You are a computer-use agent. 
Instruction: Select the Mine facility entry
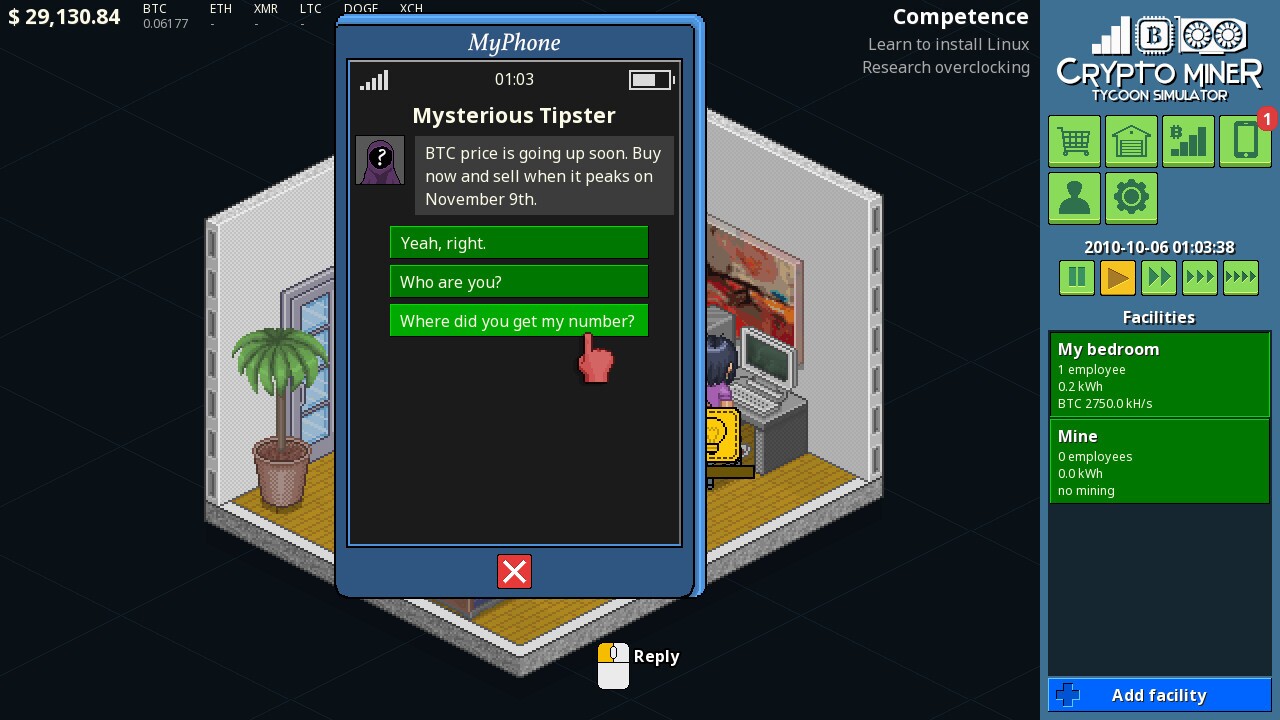point(1159,461)
